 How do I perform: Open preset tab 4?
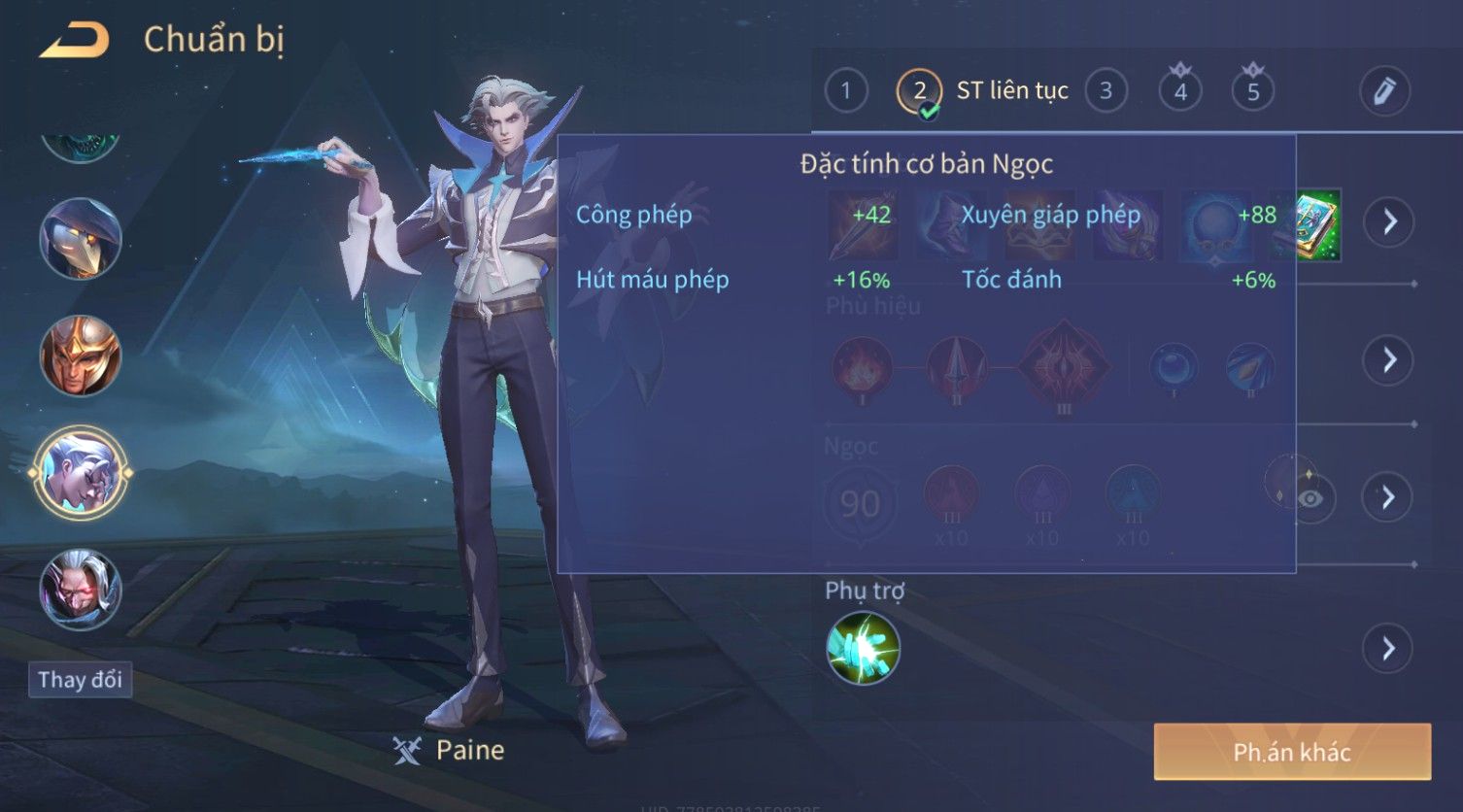tap(1180, 92)
